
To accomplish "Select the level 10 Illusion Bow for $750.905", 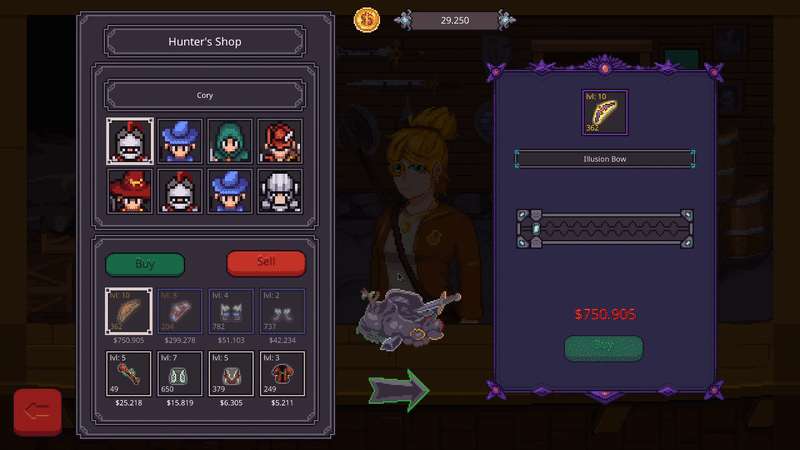I will click(x=129, y=311).
